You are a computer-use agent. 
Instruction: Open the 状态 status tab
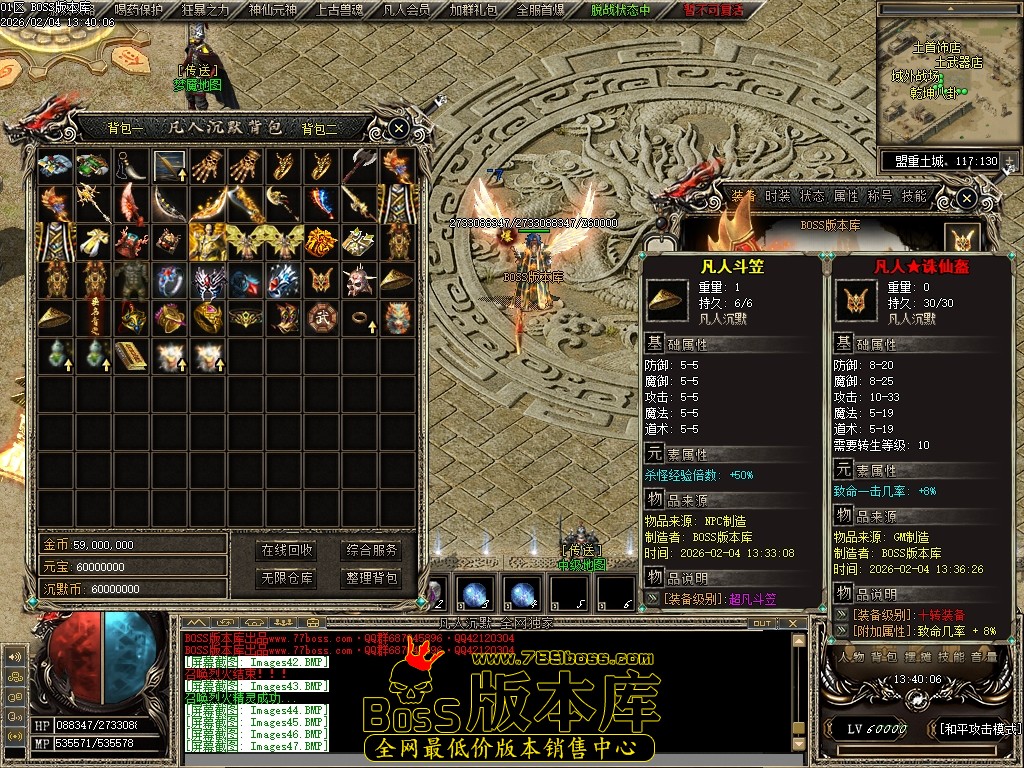point(811,196)
